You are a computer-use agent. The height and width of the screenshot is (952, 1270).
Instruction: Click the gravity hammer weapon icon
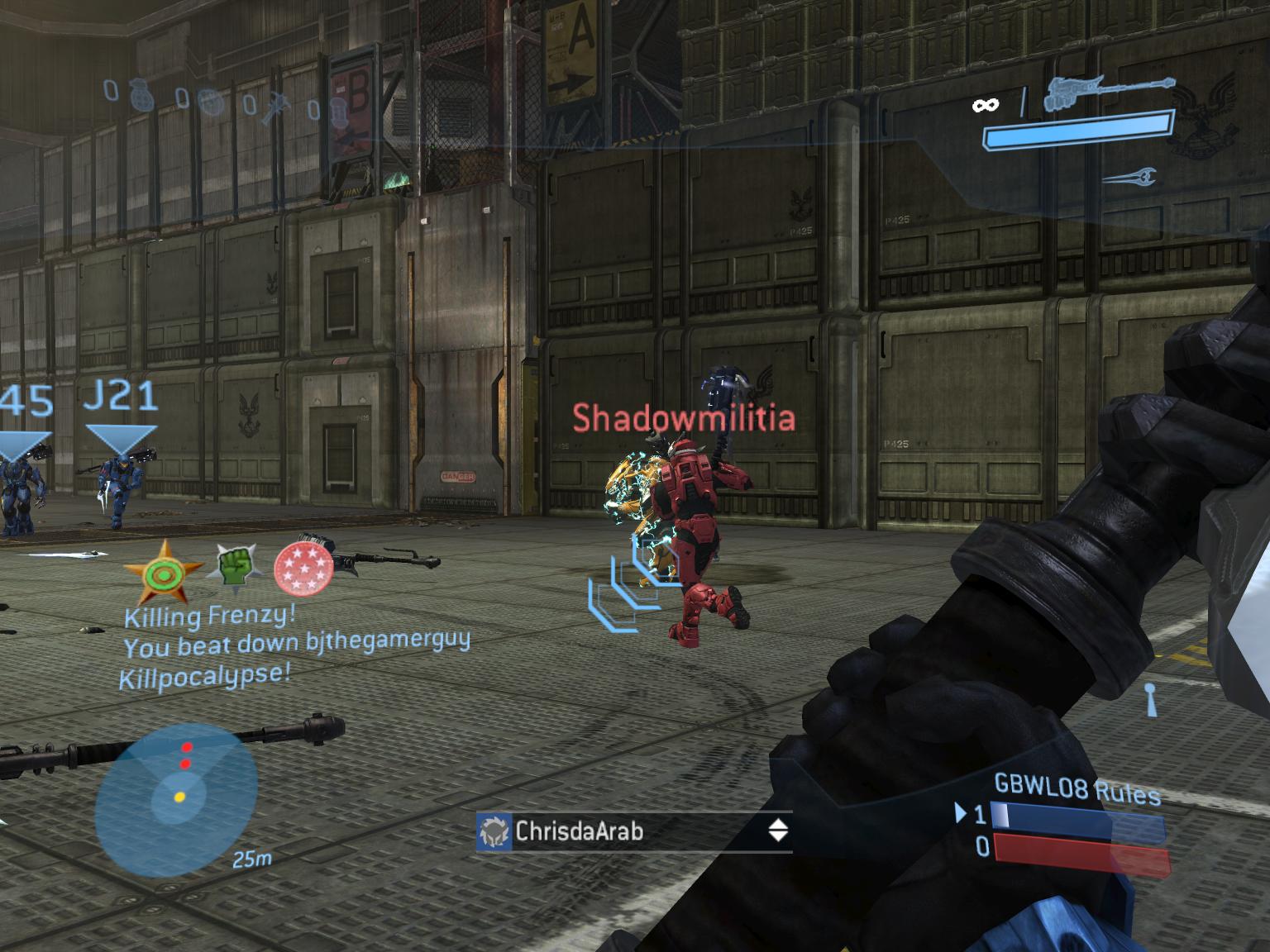coord(1108,91)
